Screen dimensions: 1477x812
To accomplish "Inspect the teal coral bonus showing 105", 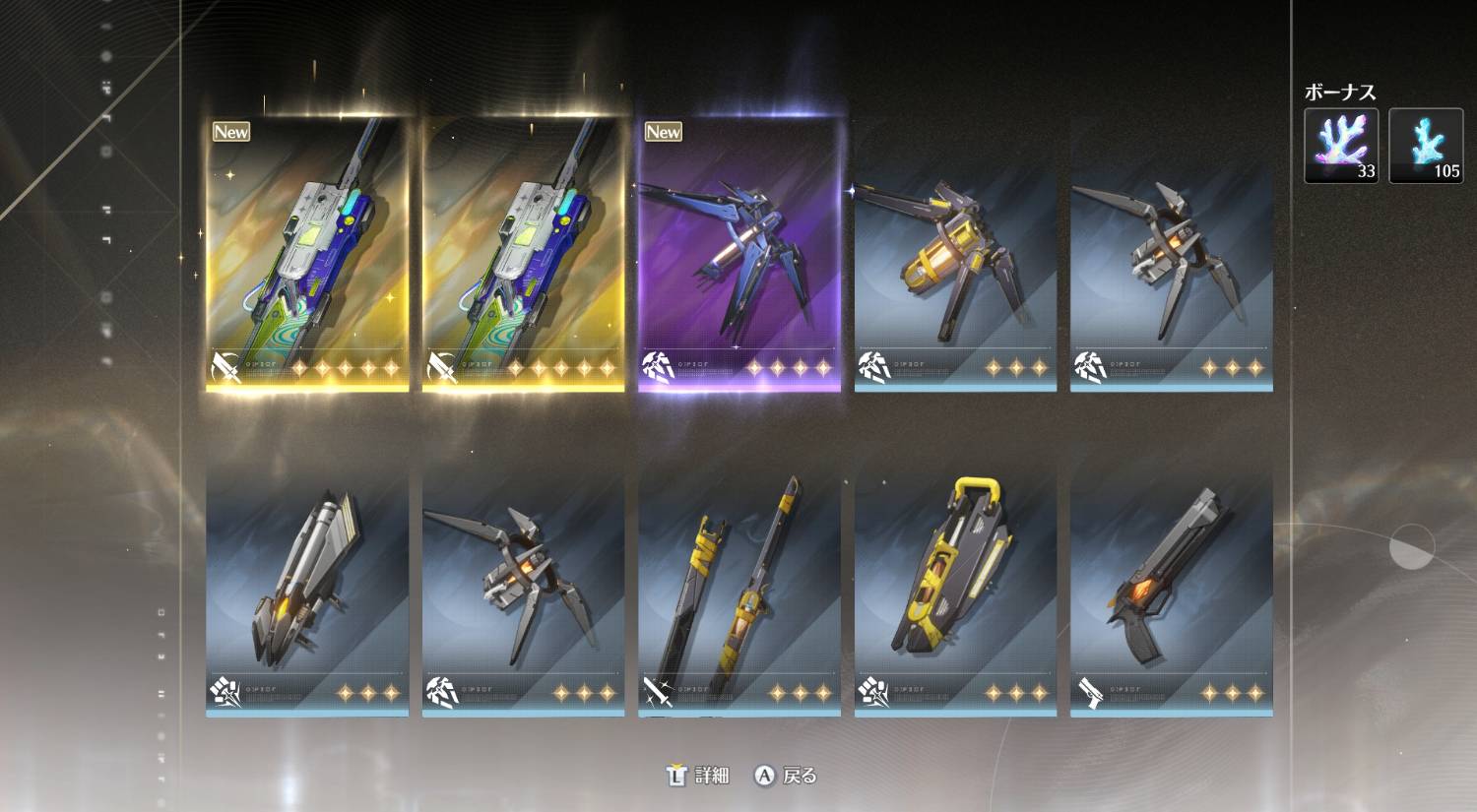I will (1426, 146).
